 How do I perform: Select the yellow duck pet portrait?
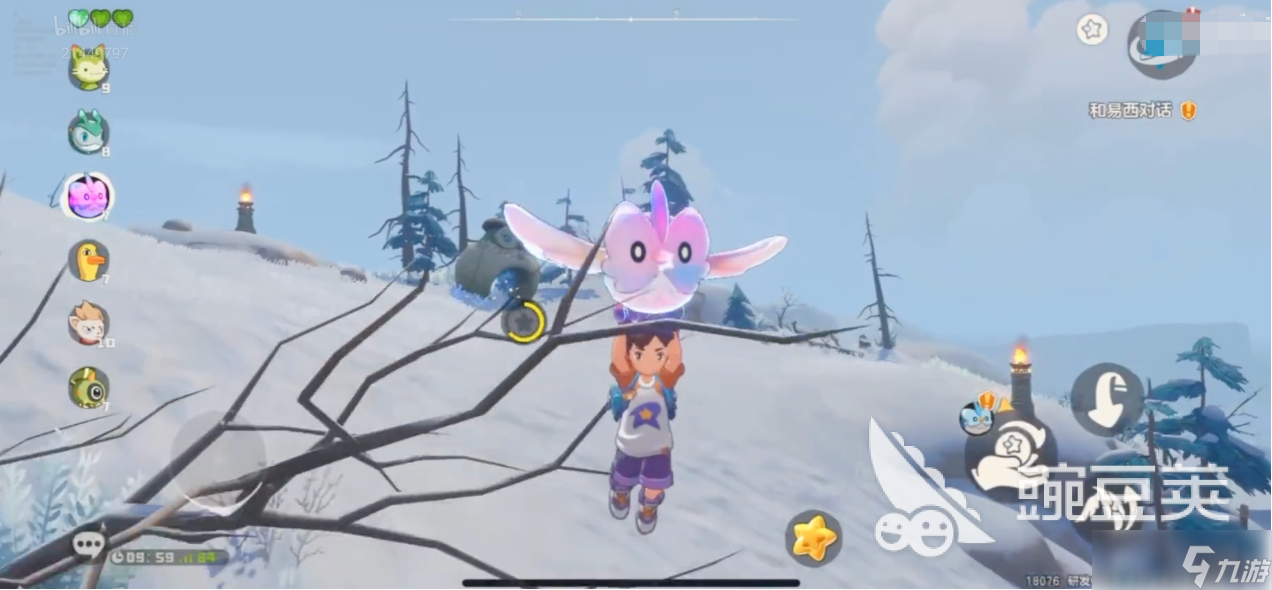click(x=88, y=260)
